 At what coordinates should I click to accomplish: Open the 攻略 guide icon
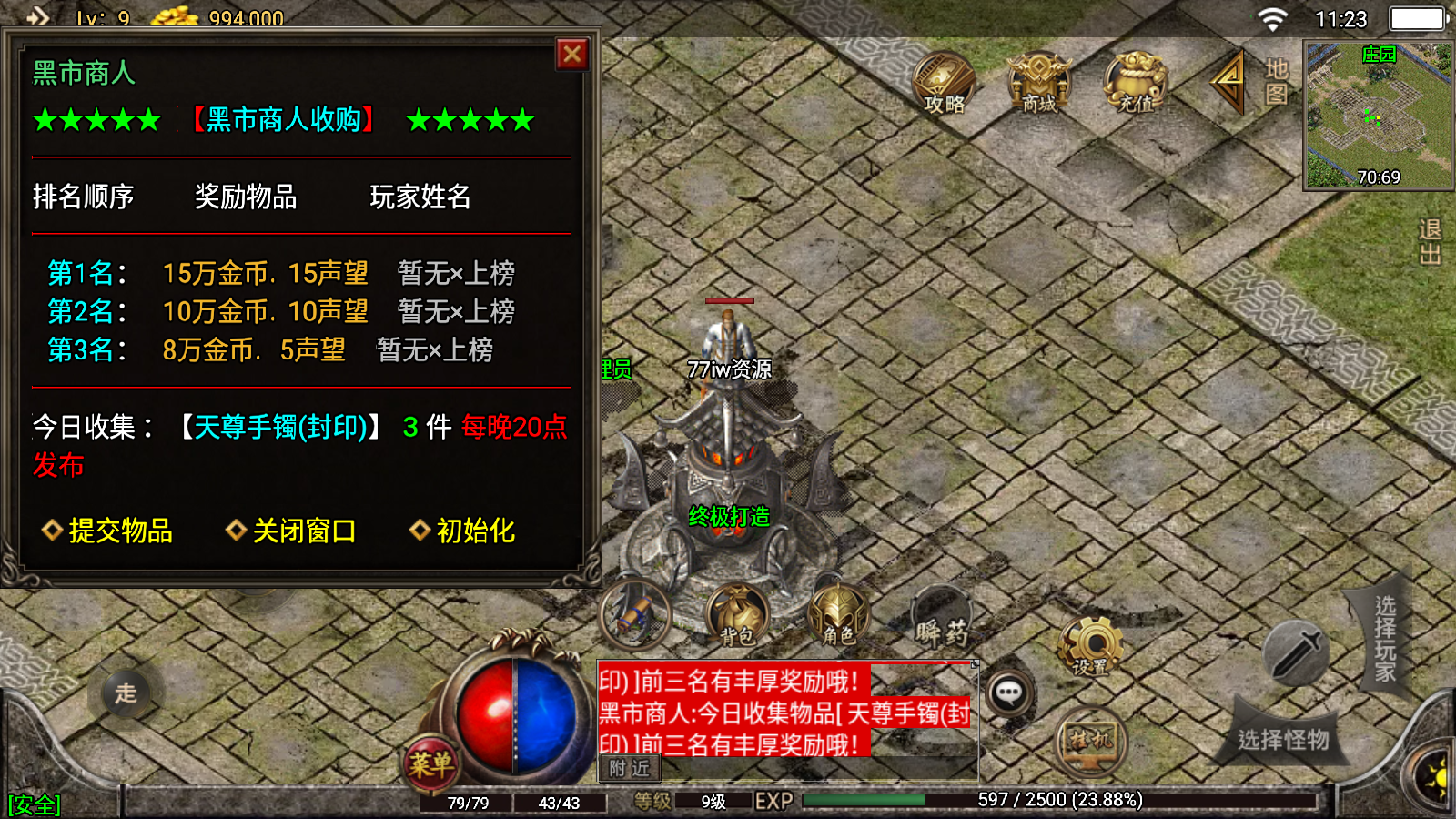pyautogui.click(x=944, y=82)
